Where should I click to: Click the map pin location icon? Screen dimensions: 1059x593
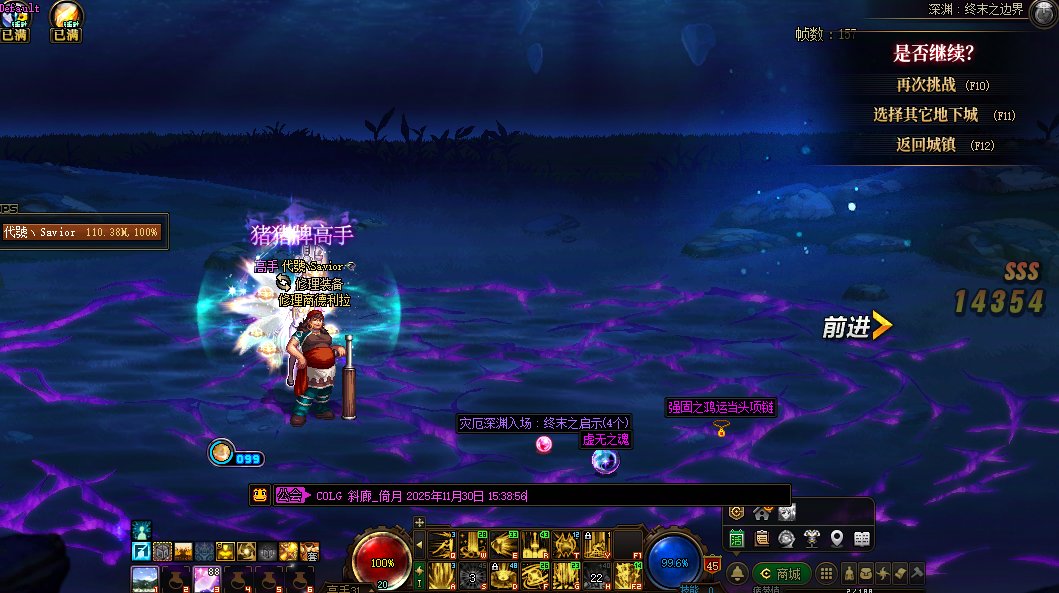pos(836,539)
